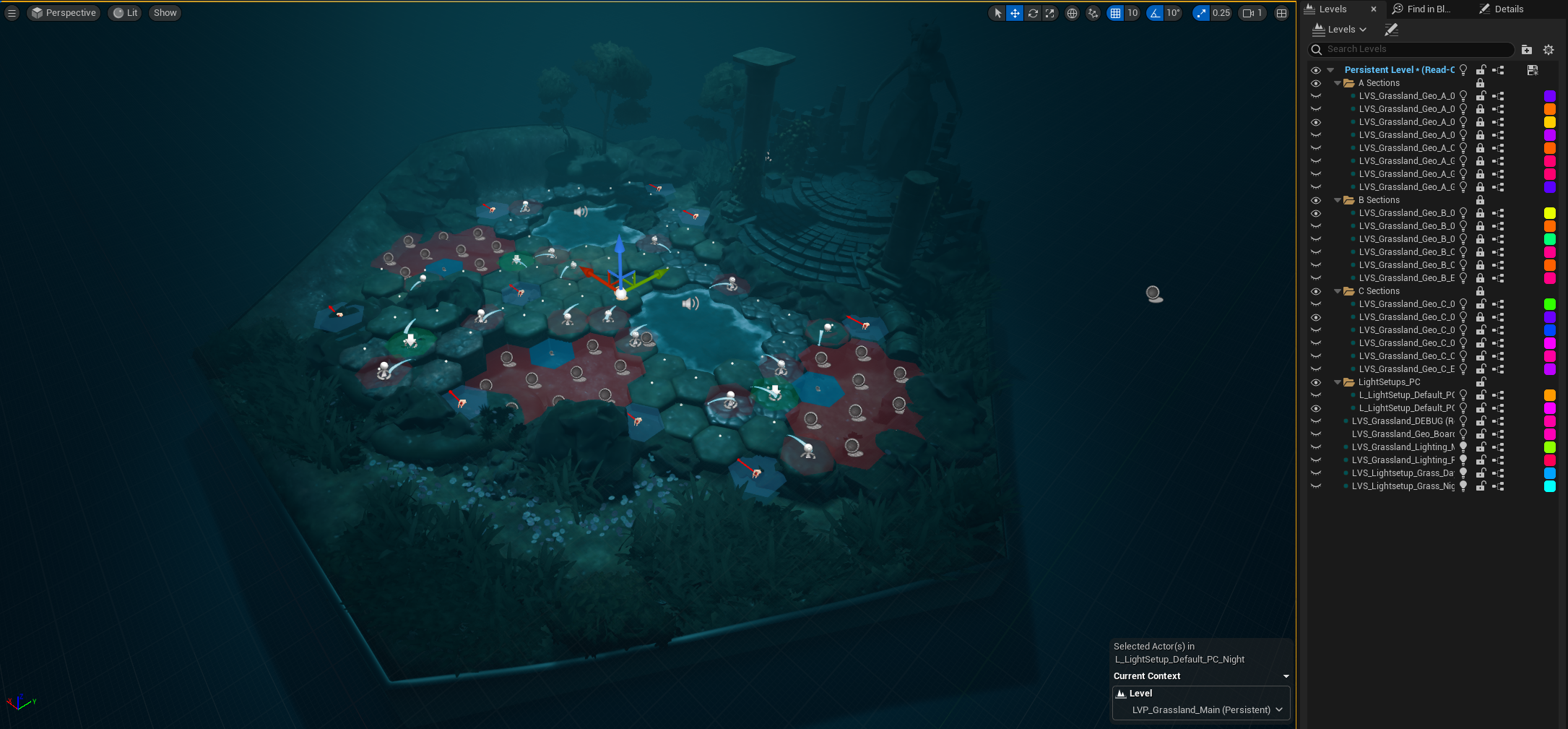Viewport: 1568px width, 729px height.
Task: Open Level Blueprint icon on Persistent Level
Action: (x=1499, y=70)
